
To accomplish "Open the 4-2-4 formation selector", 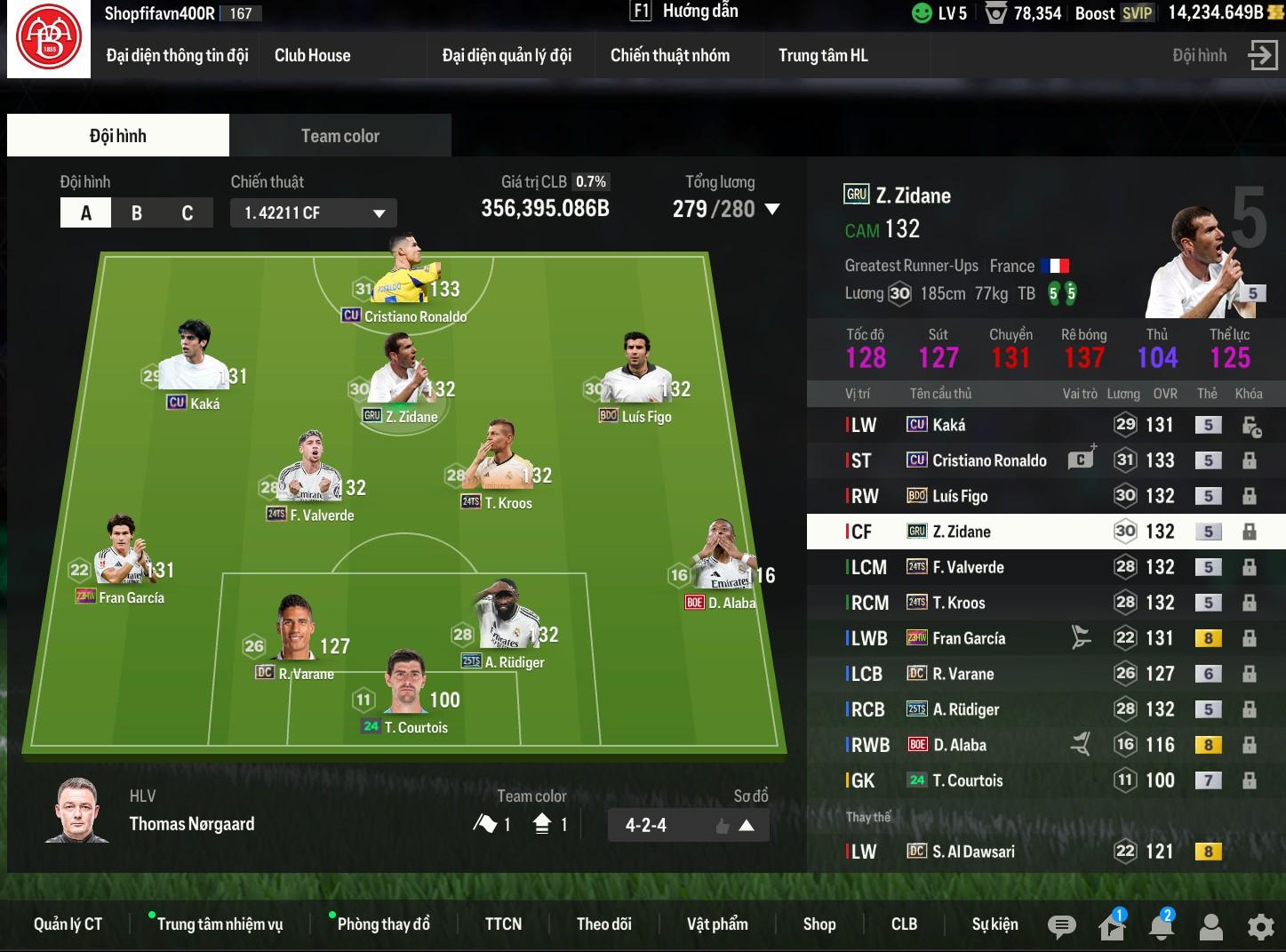I will 688,825.
